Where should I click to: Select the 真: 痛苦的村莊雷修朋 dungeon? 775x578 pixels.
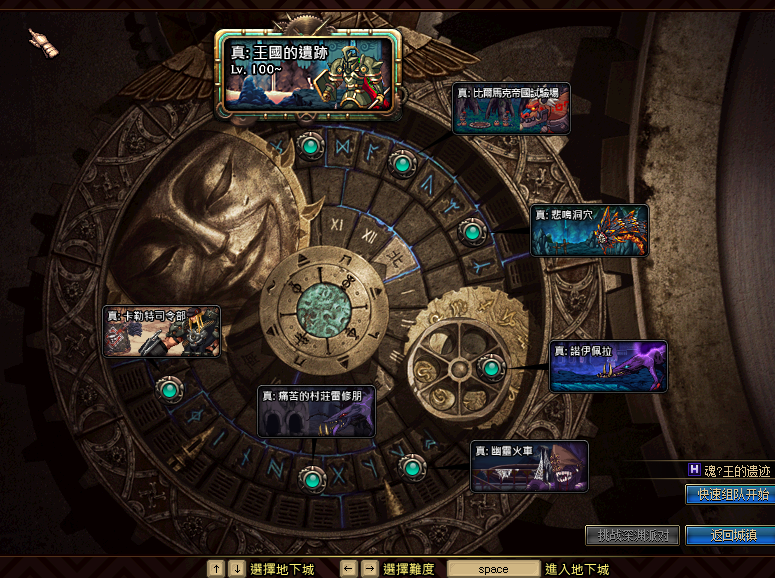click(317, 411)
